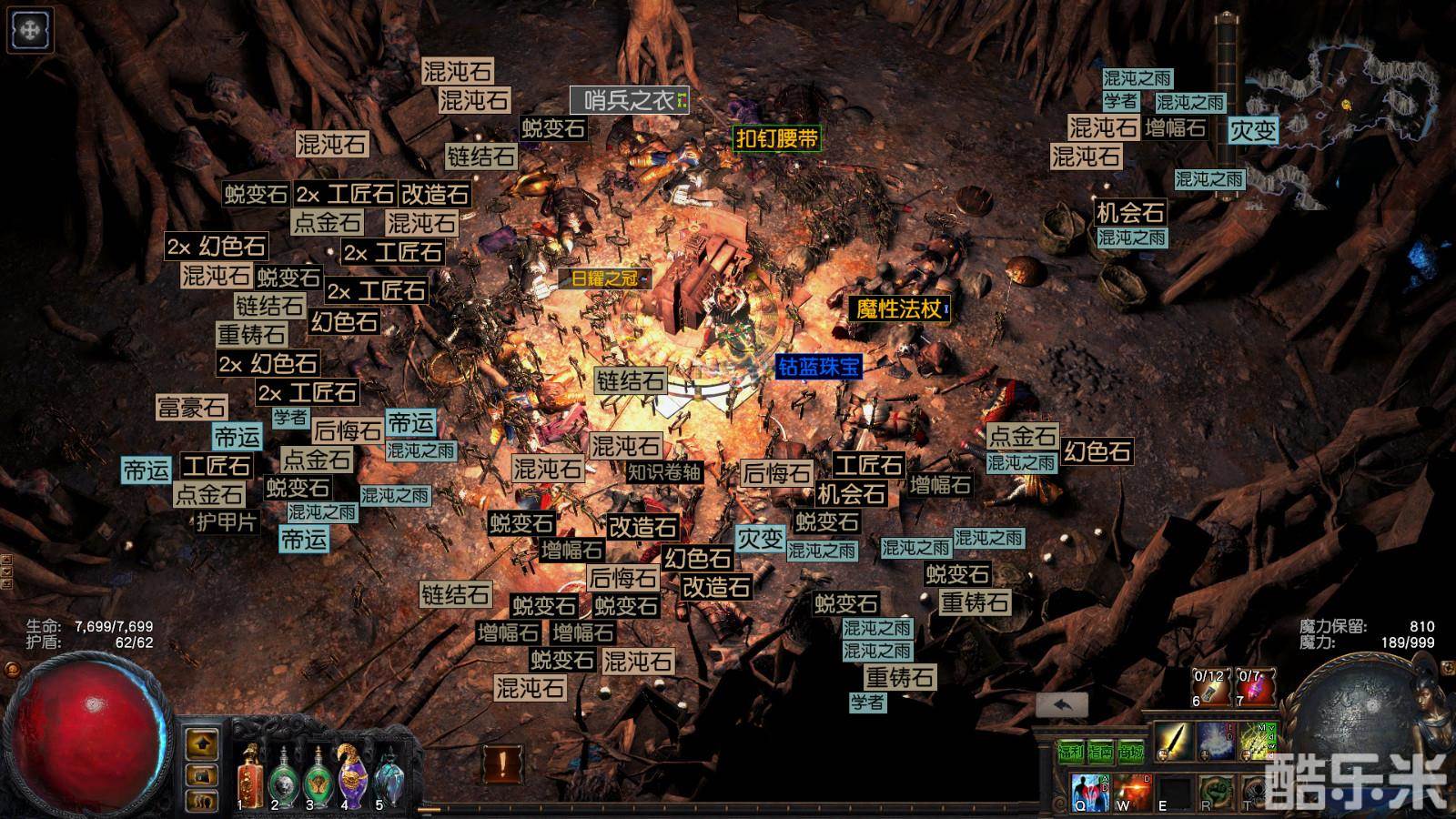Pick up the 魔性法杖 item label
The image size is (1456, 819).
coord(899,308)
